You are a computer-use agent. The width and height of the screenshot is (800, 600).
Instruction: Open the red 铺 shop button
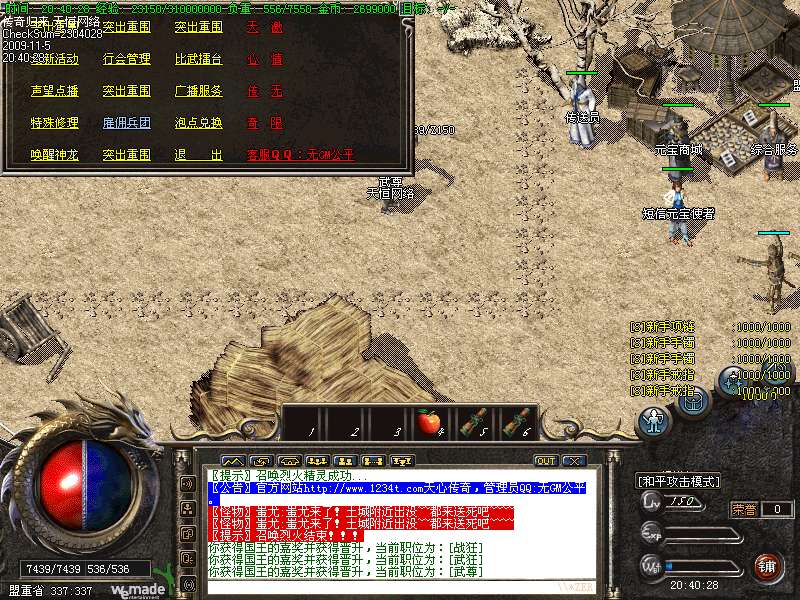[768, 565]
